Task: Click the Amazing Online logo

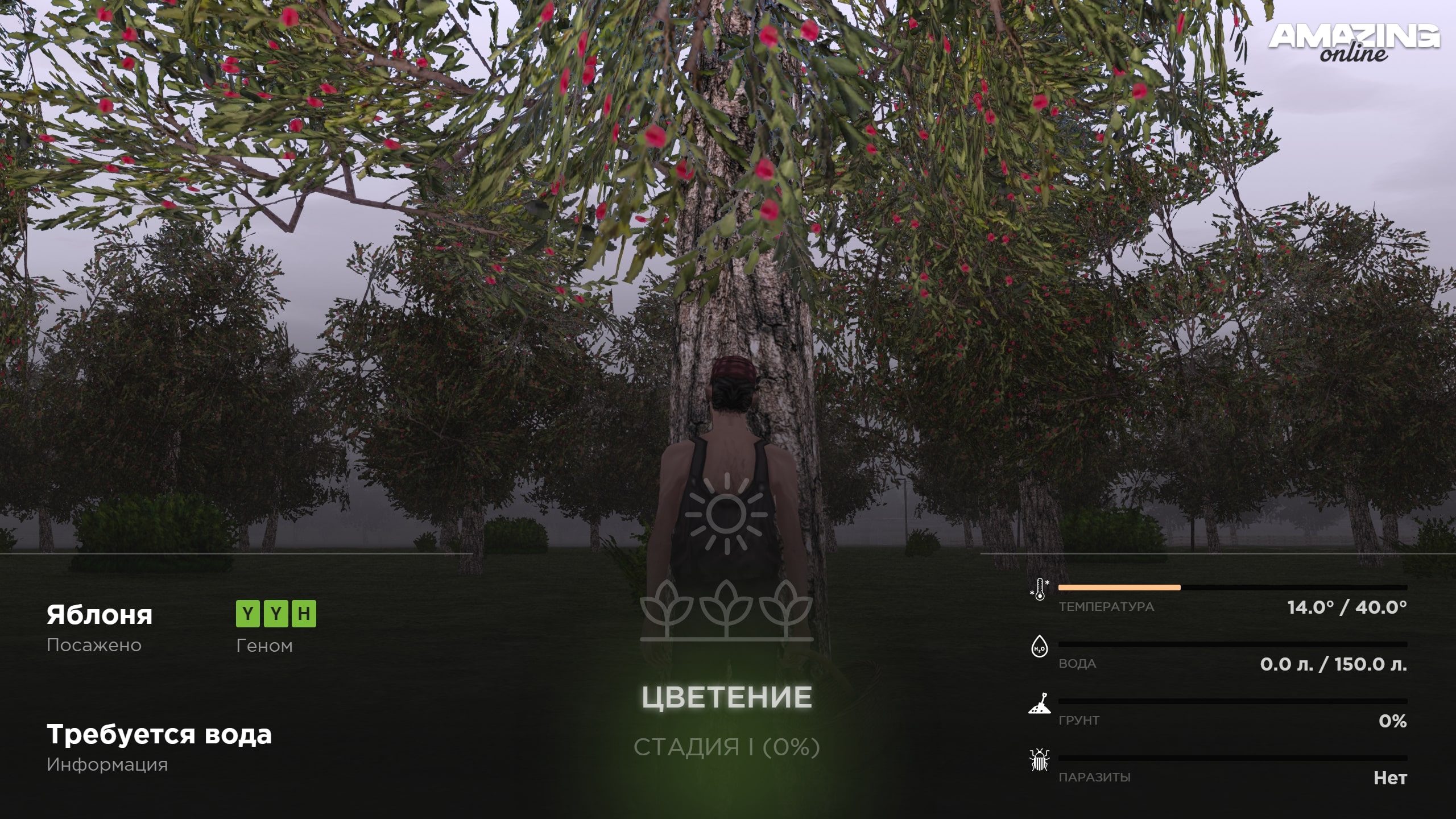Action: point(1354,43)
